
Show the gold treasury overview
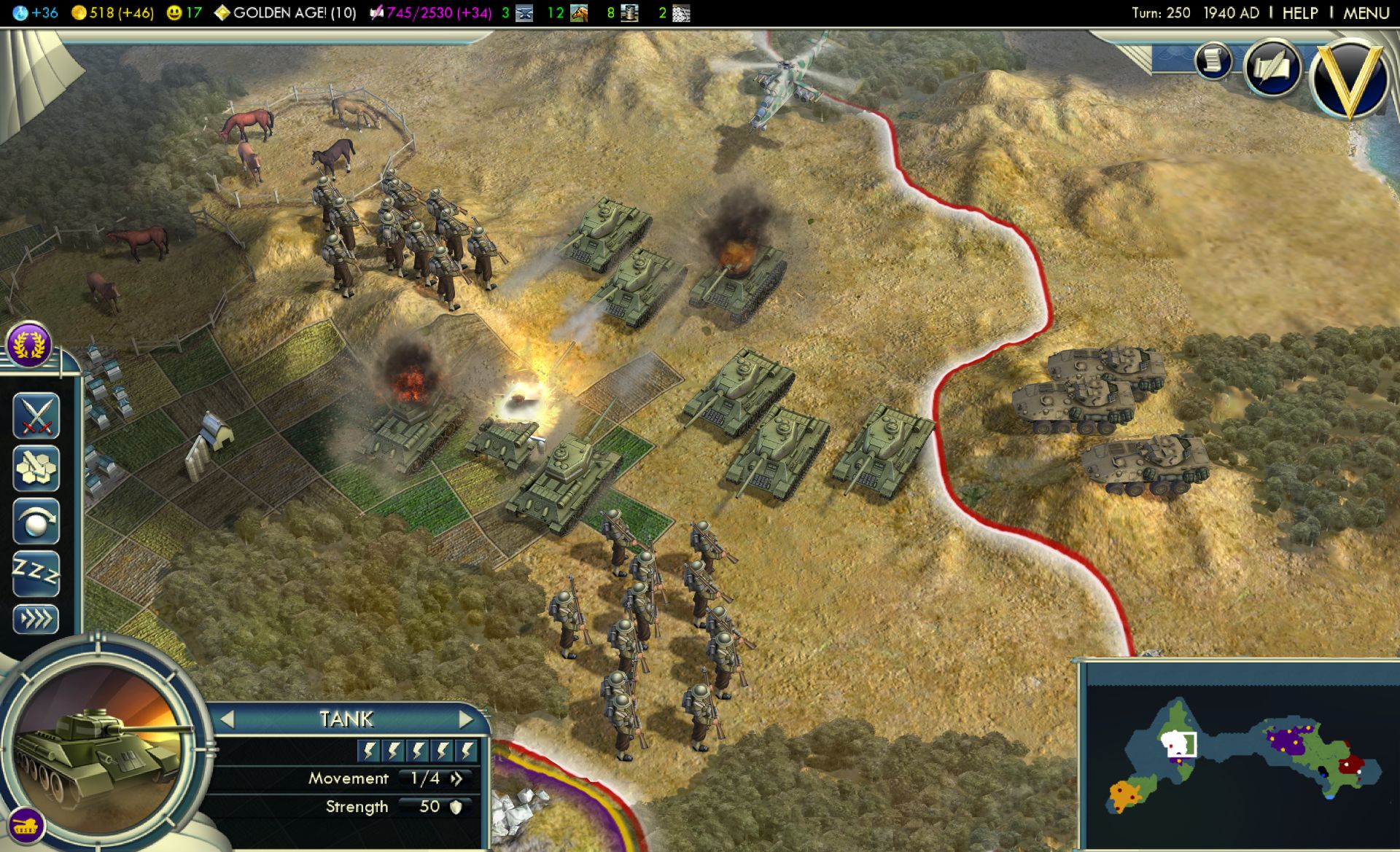pos(113,12)
